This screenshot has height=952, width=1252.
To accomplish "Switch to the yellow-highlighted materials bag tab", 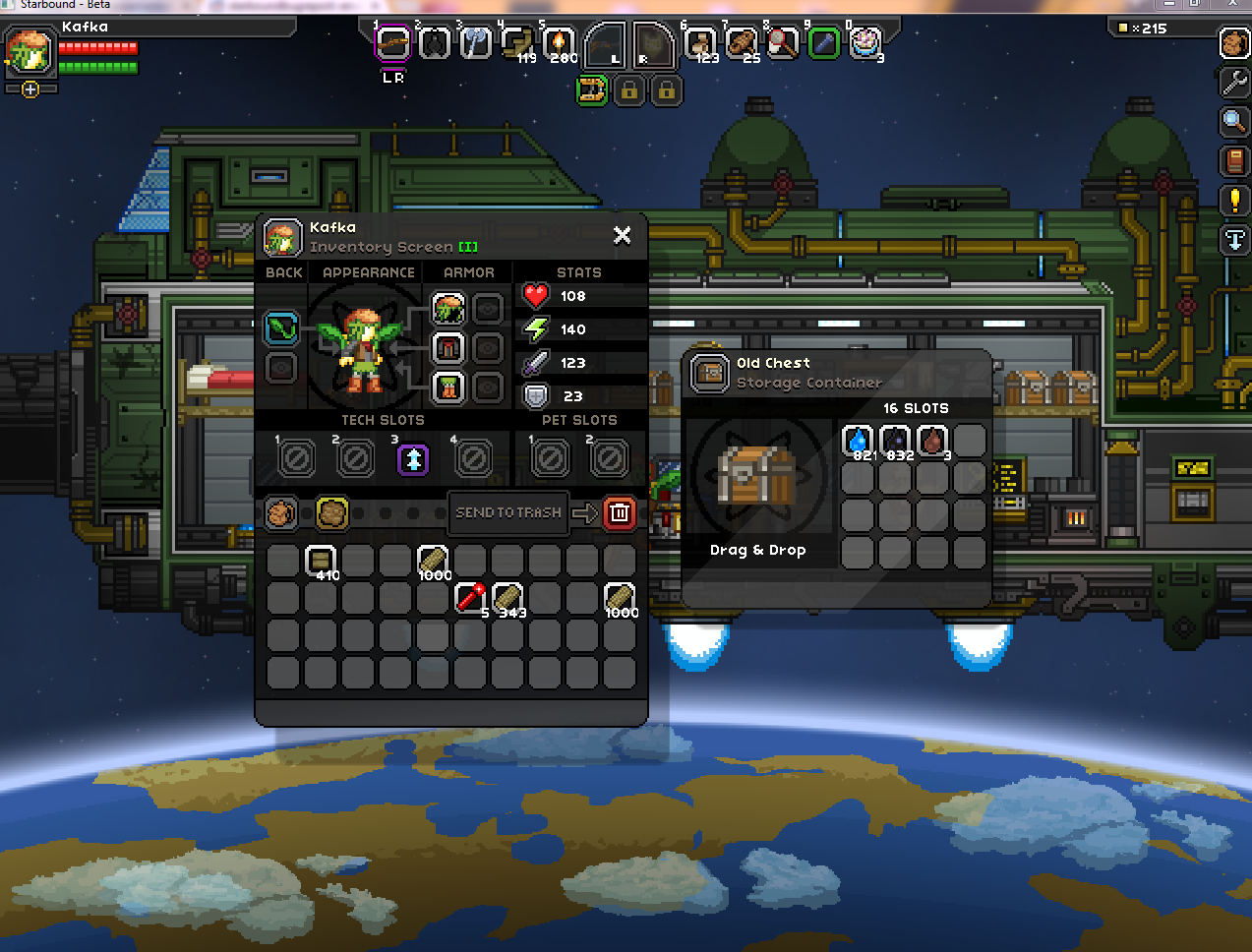I will (331, 512).
